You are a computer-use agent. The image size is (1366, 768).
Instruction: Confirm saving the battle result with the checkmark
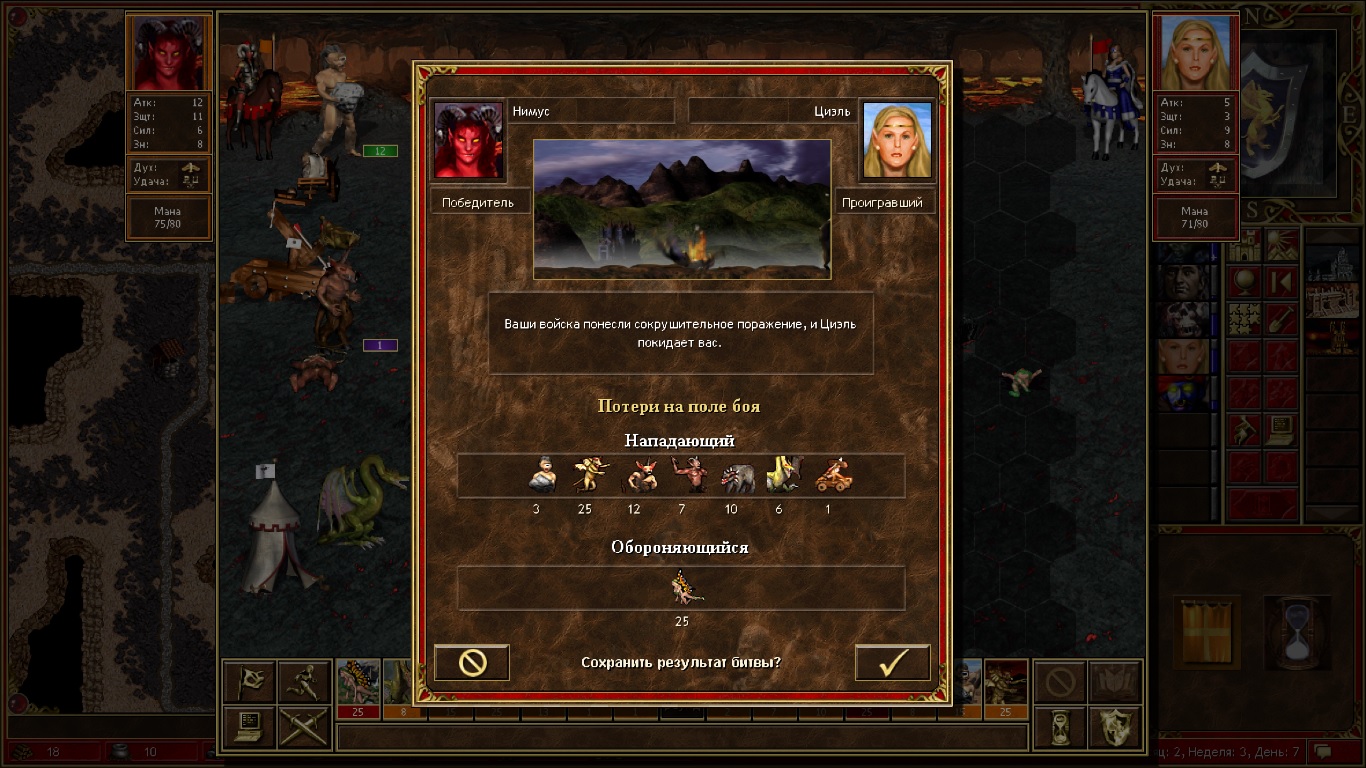point(892,663)
